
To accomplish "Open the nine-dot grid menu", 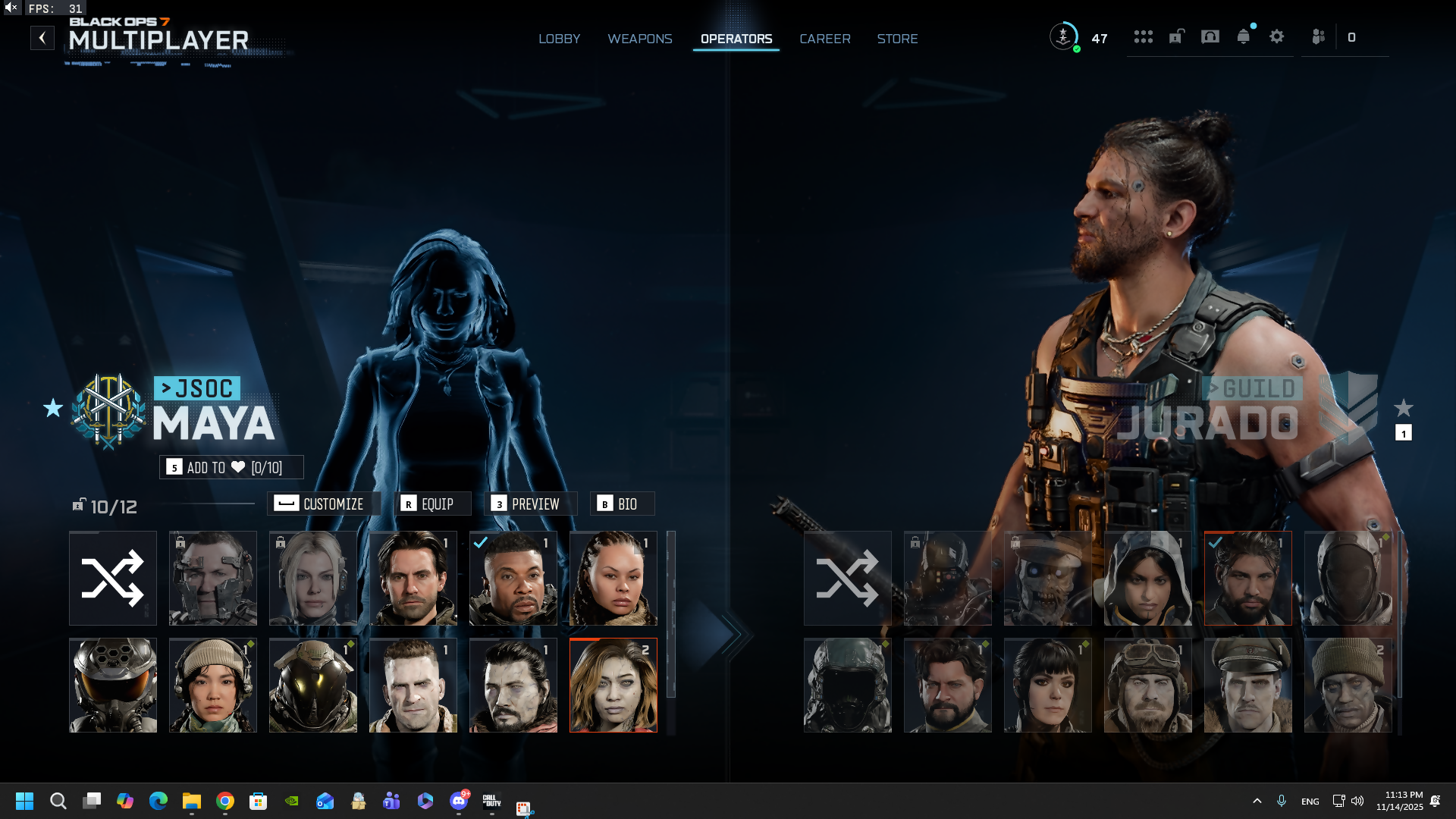I will (1143, 36).
